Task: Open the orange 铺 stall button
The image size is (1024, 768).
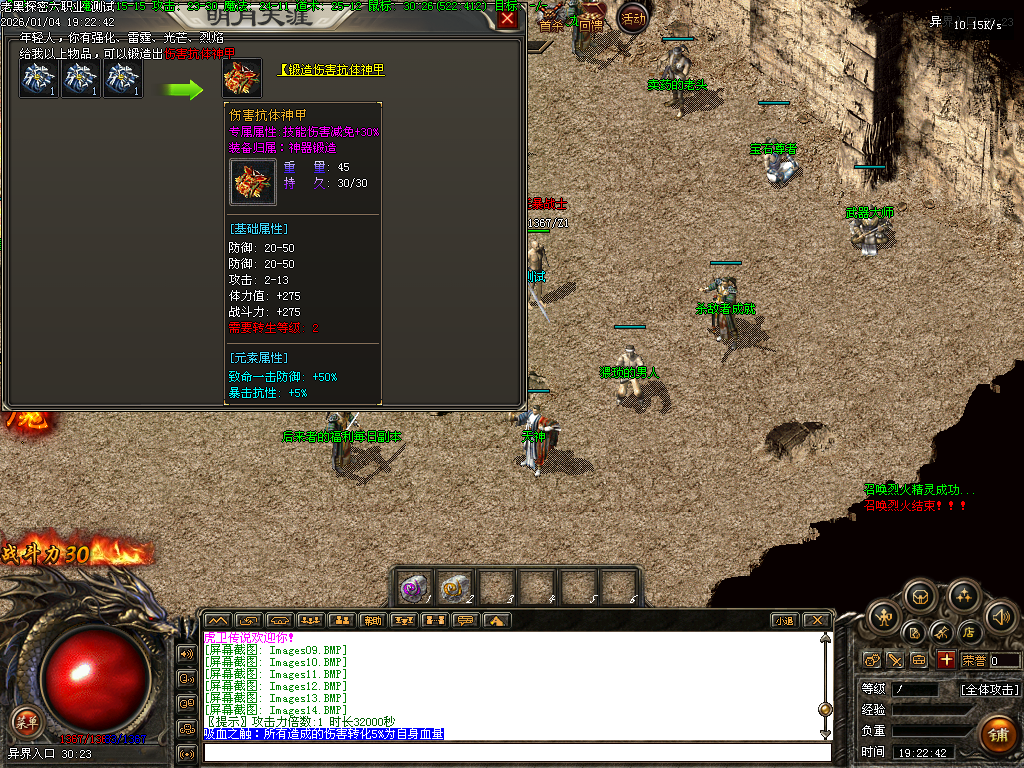Action: click(996, 735)
